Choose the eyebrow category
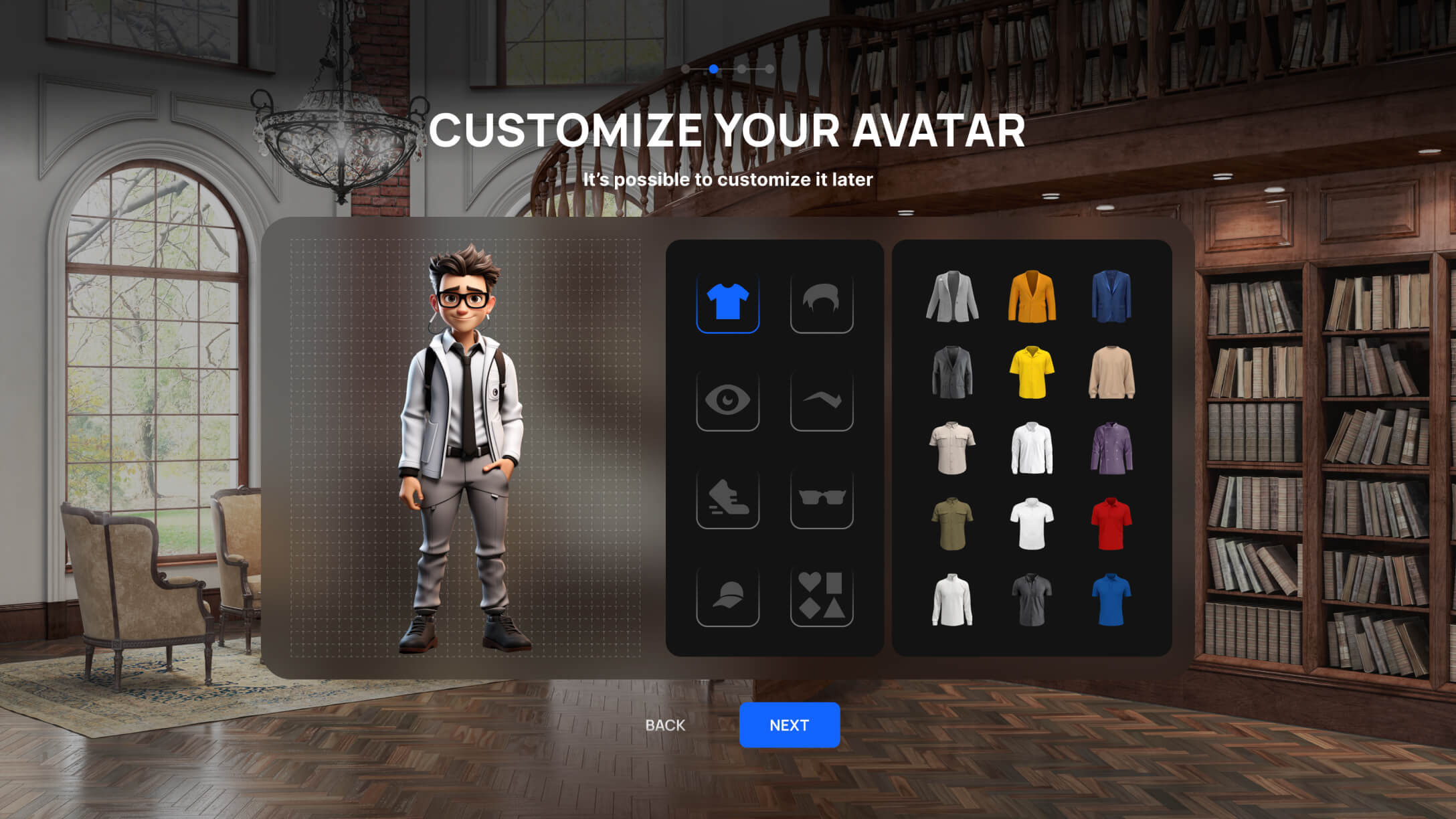1456x819 pixels. point(821,400)
